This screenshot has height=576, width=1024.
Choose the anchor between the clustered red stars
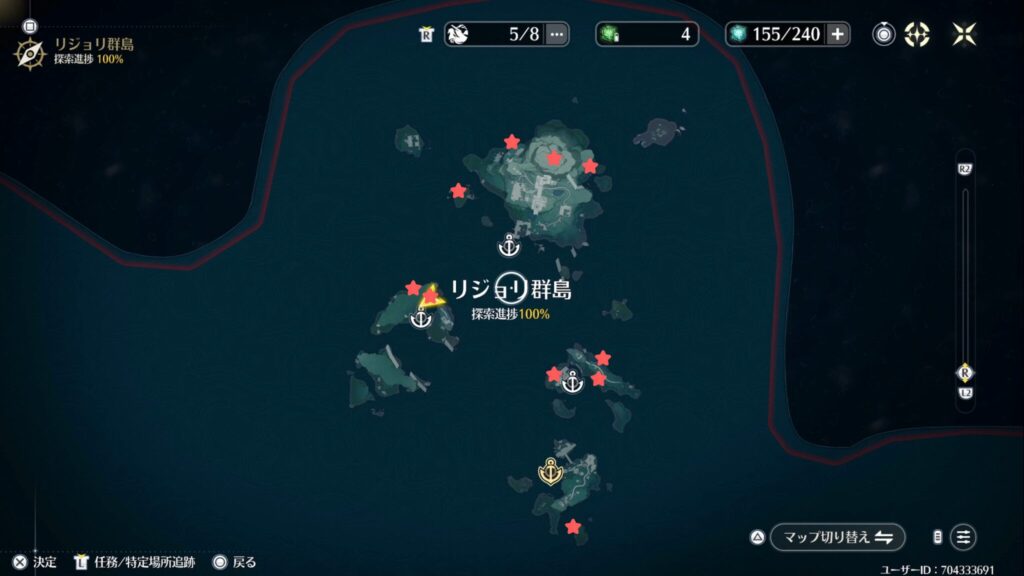click(x=572, y=381)
